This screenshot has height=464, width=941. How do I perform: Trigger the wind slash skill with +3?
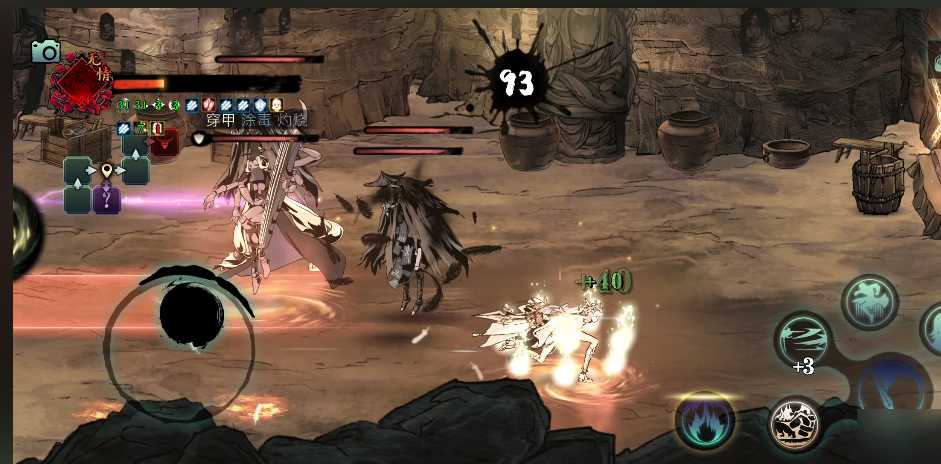point(804,340)
